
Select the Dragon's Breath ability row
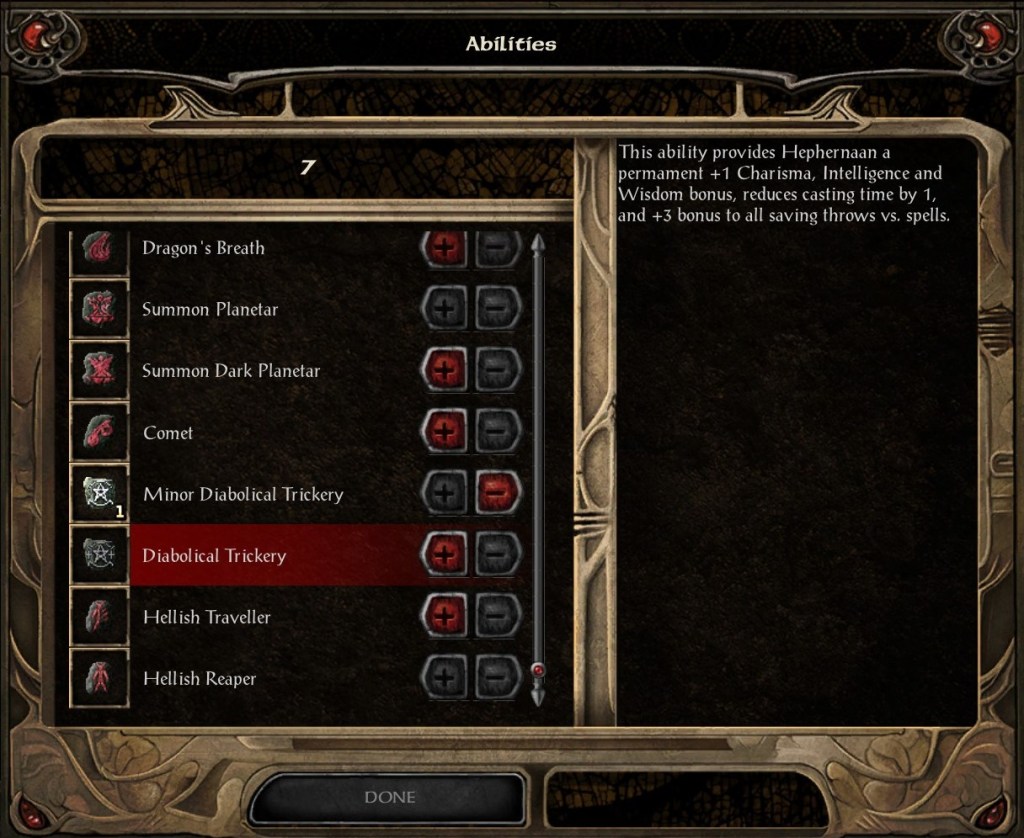[203, 248]
